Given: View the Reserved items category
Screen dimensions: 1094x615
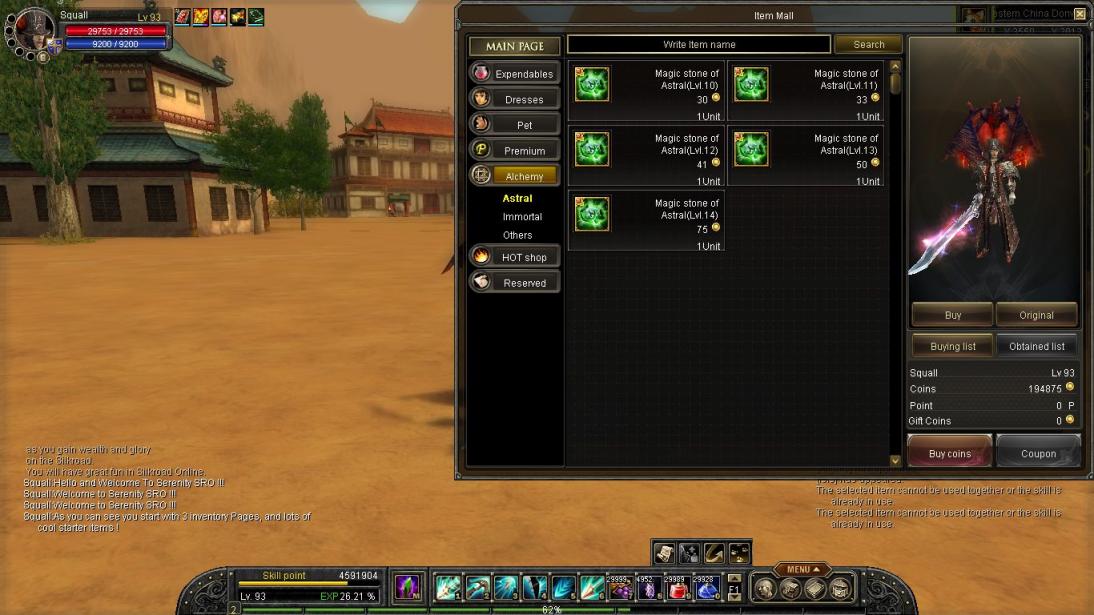Looking at the screenshot, I should [x=514, y=283].
